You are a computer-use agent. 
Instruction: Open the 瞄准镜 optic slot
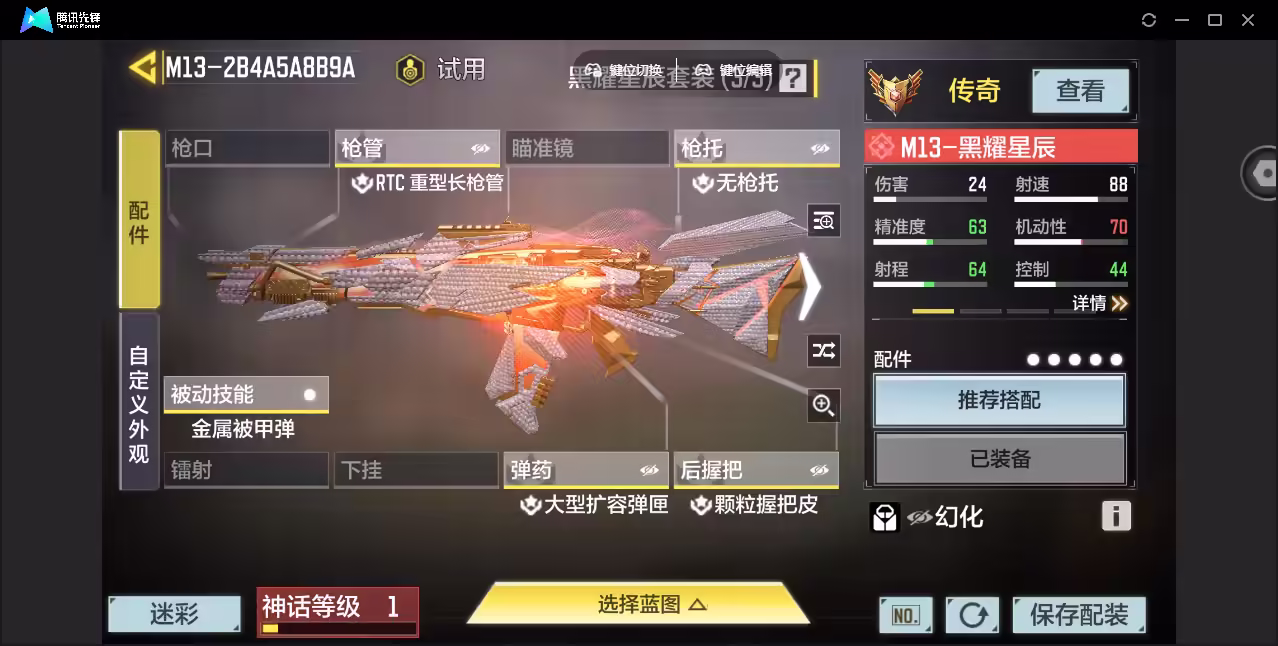pyautogui.click(x=586, y=149)
